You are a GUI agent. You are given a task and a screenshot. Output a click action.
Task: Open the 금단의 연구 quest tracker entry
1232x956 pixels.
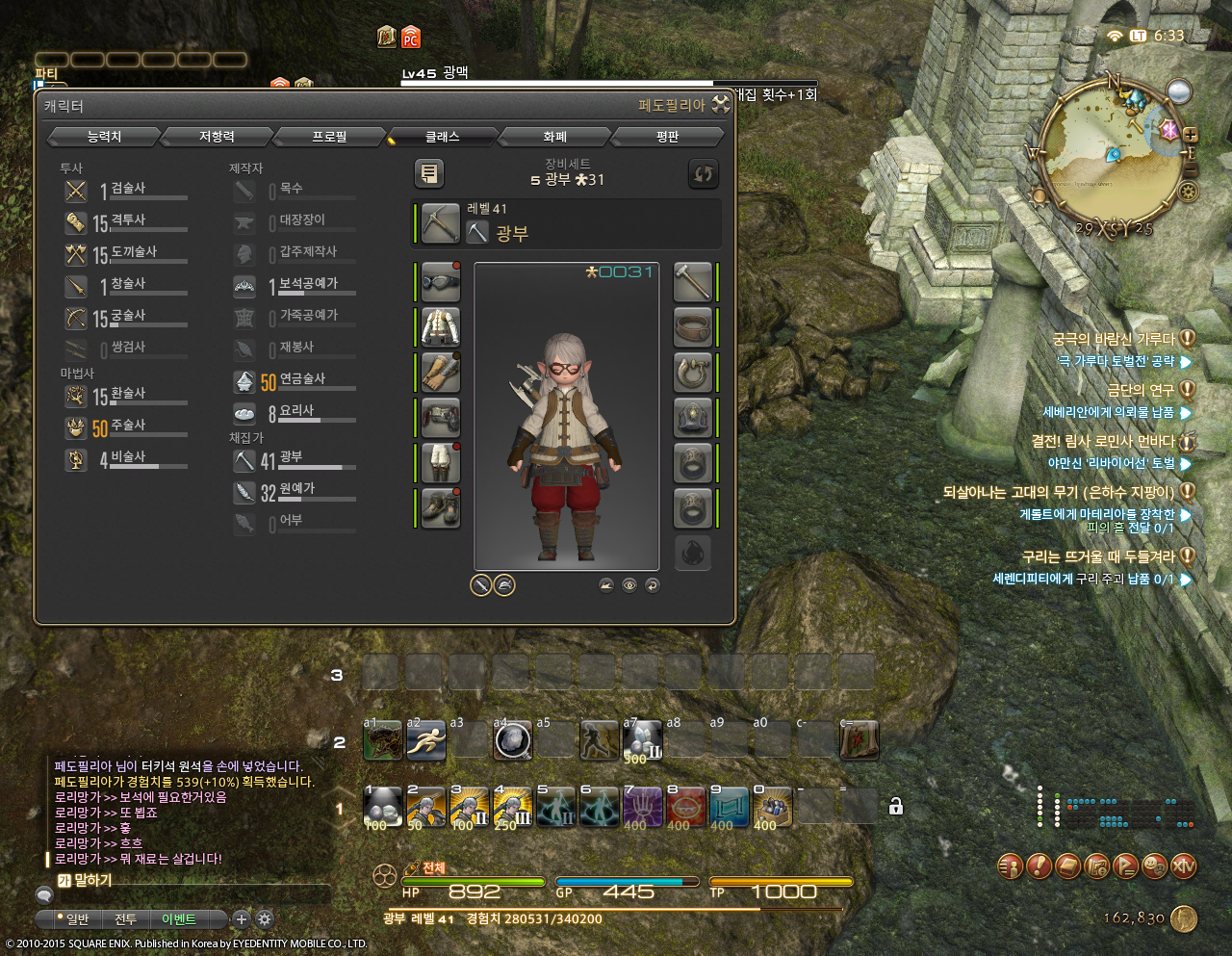tap(1141, 390)
